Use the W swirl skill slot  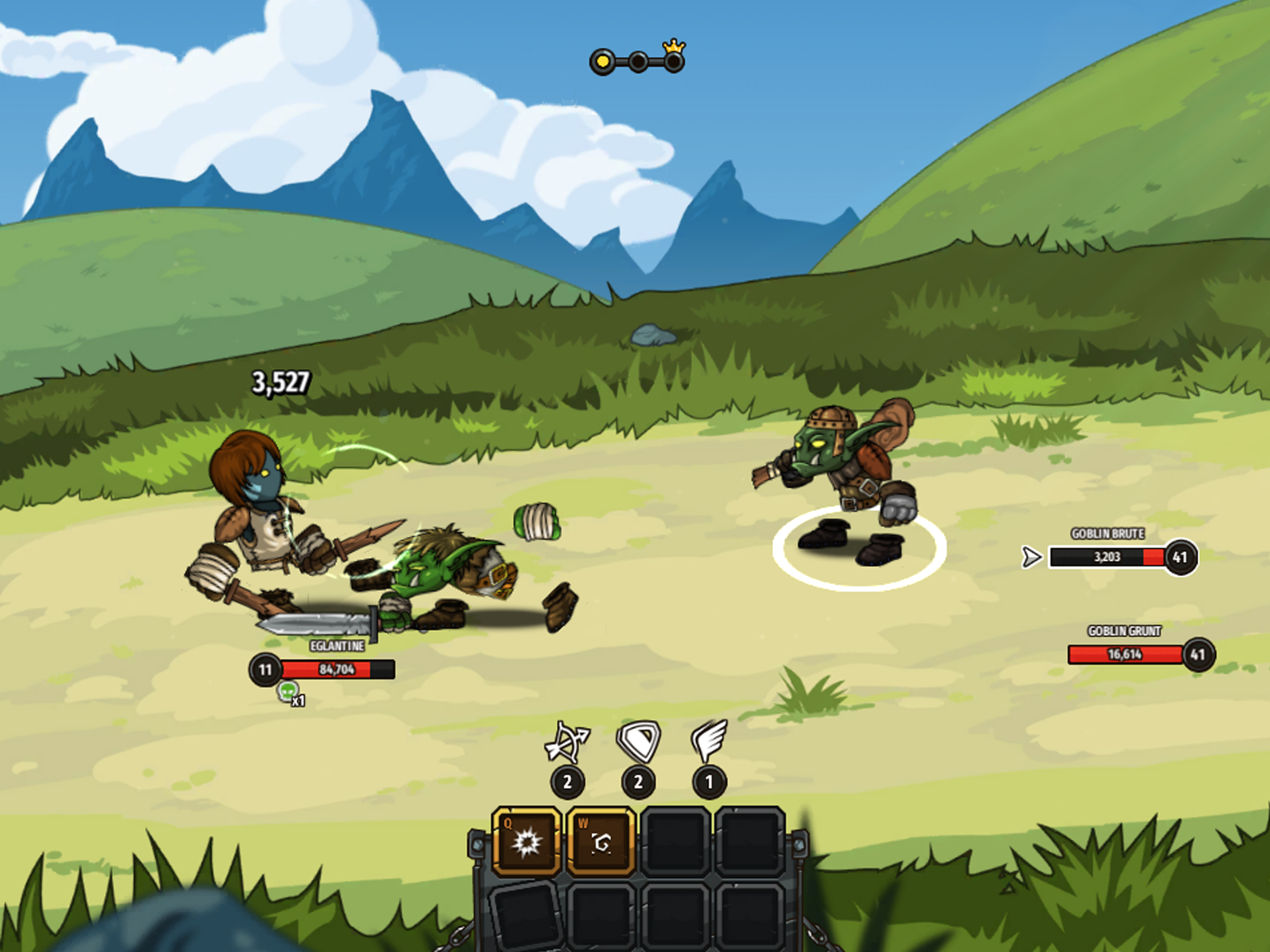click(601, 842)
